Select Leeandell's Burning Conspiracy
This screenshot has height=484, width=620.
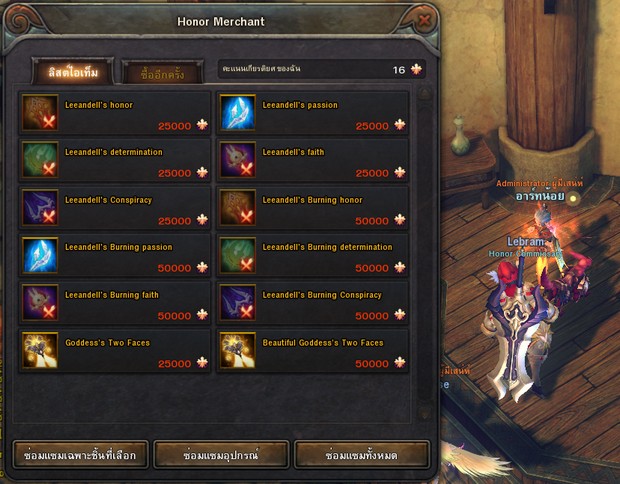click(313, 303)
